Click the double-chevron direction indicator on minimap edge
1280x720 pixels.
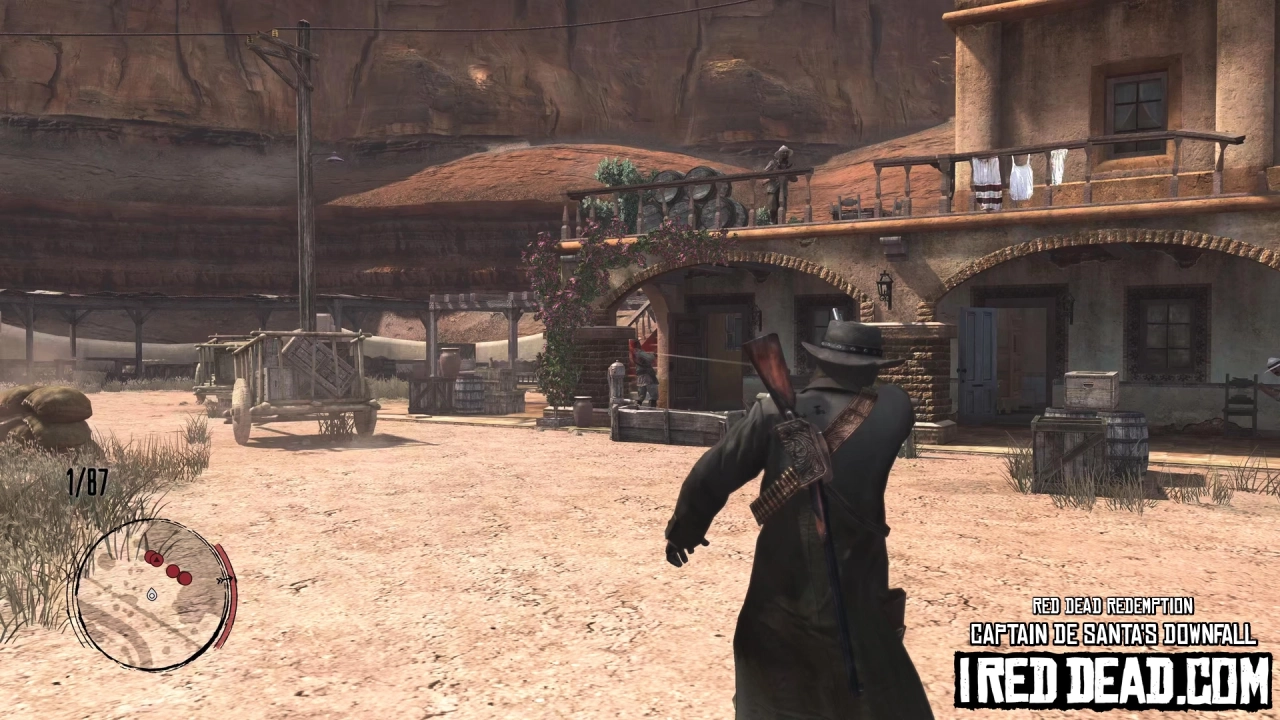[x=222, y=580]
